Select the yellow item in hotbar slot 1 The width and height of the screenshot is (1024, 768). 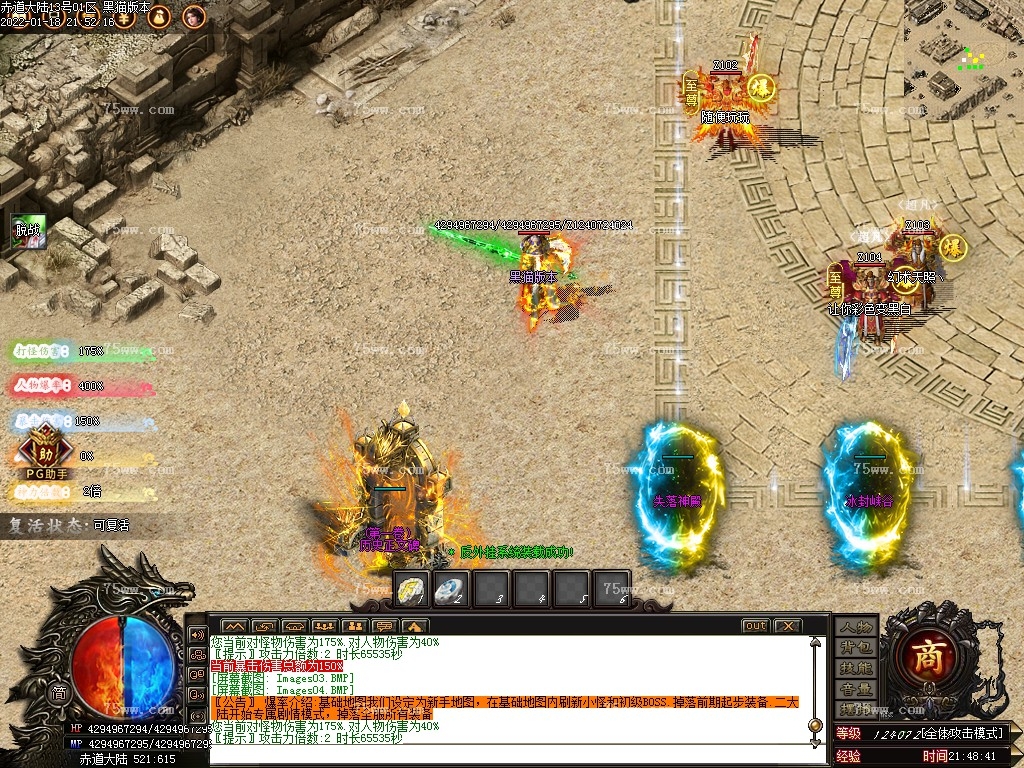[x=412, y=589]
